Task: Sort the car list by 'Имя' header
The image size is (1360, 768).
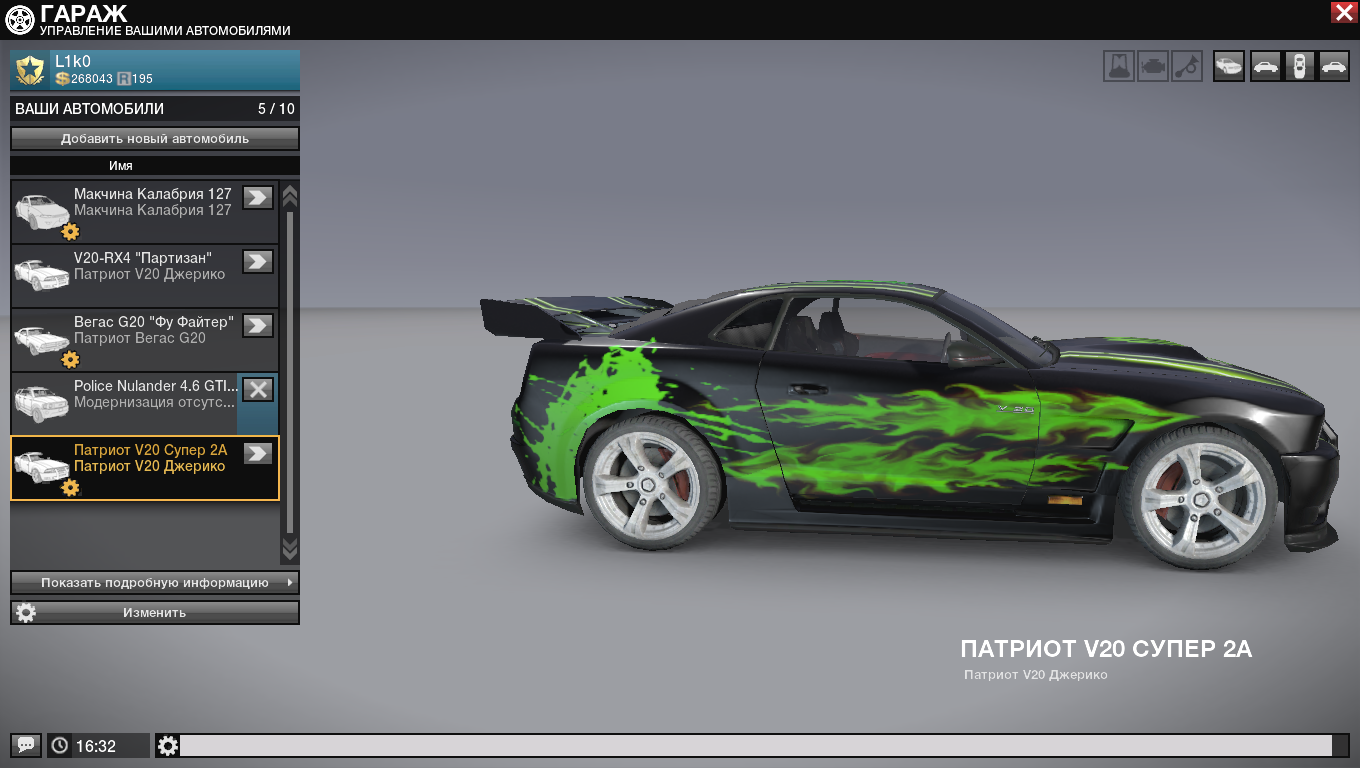Action: 121,166
